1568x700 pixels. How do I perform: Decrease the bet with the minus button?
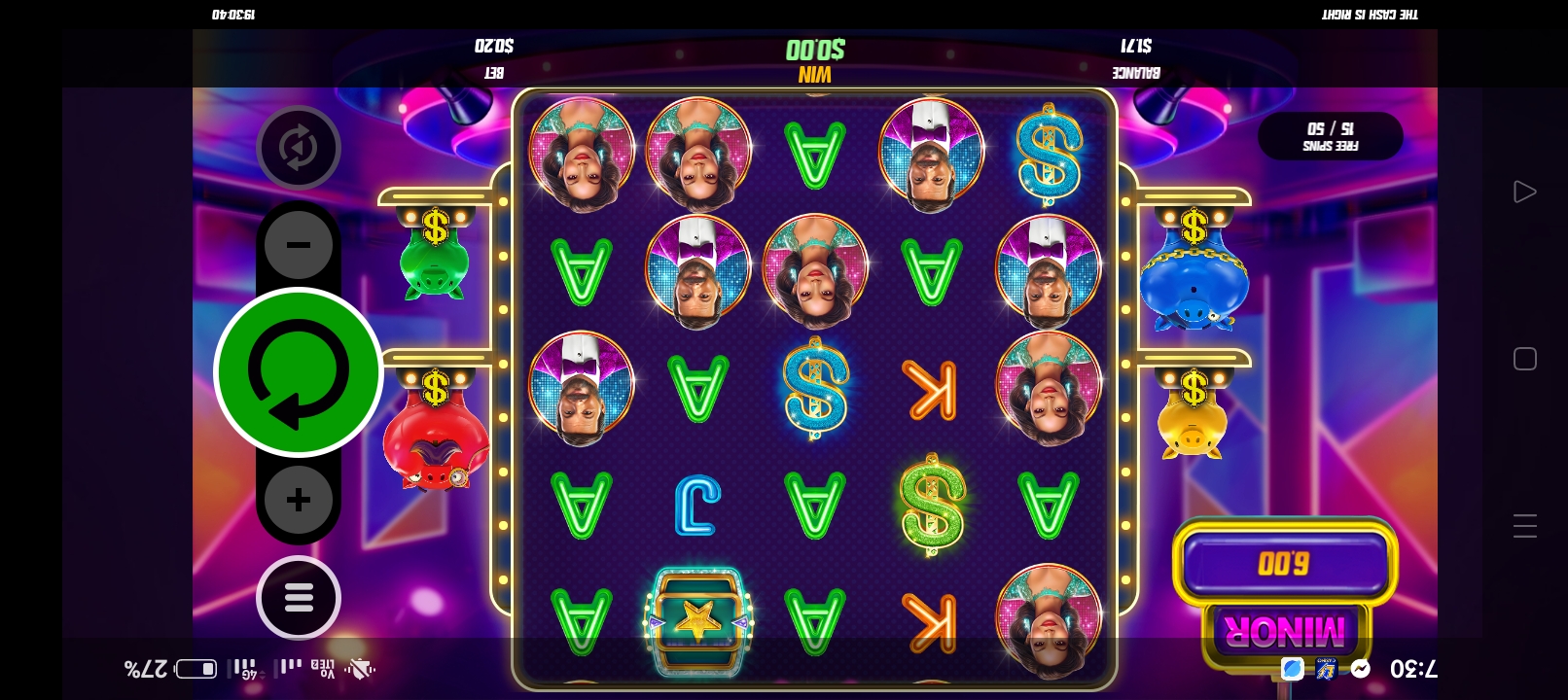click(299, 244)
